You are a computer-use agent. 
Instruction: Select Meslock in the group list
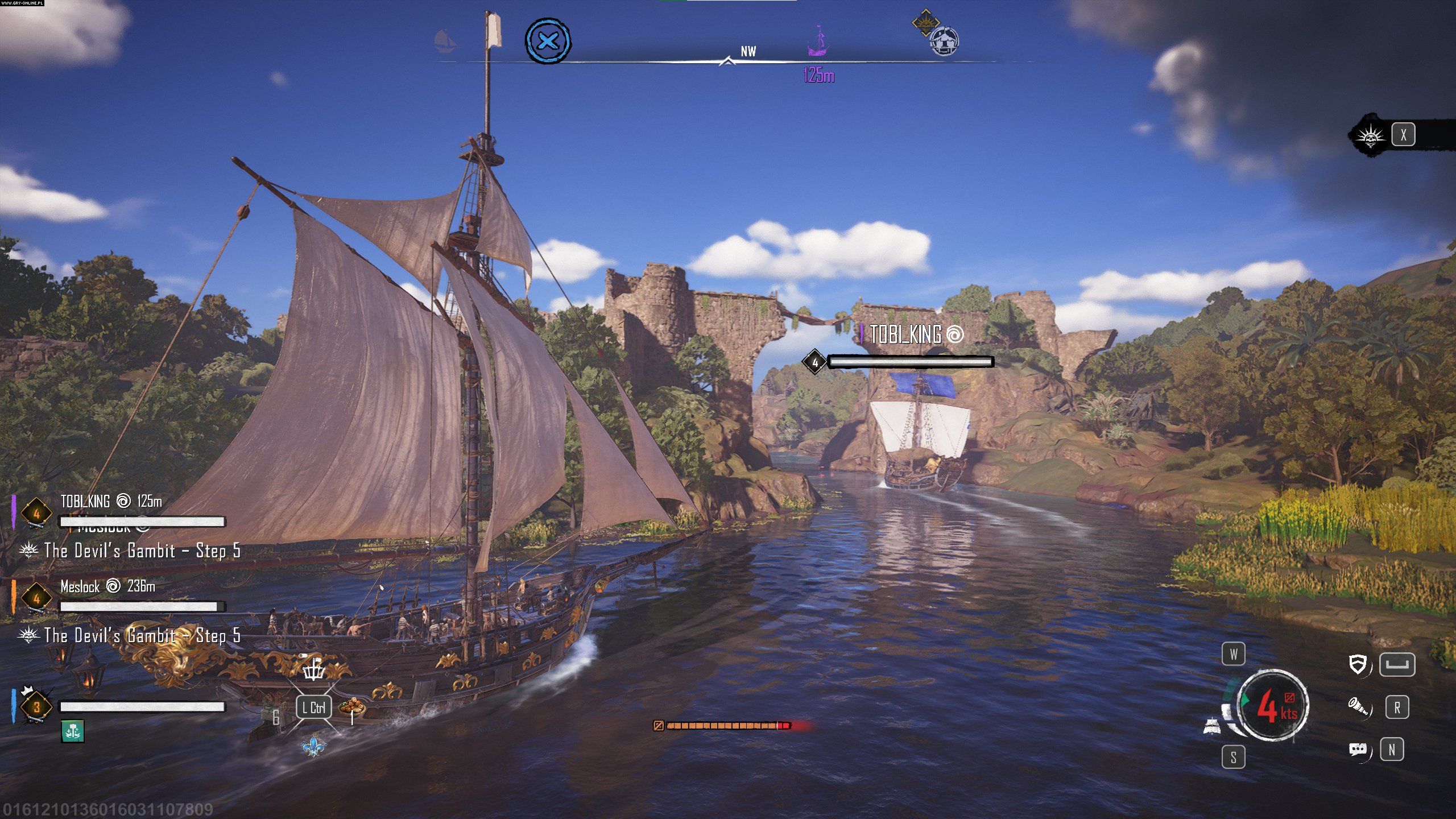click(80, 586)
